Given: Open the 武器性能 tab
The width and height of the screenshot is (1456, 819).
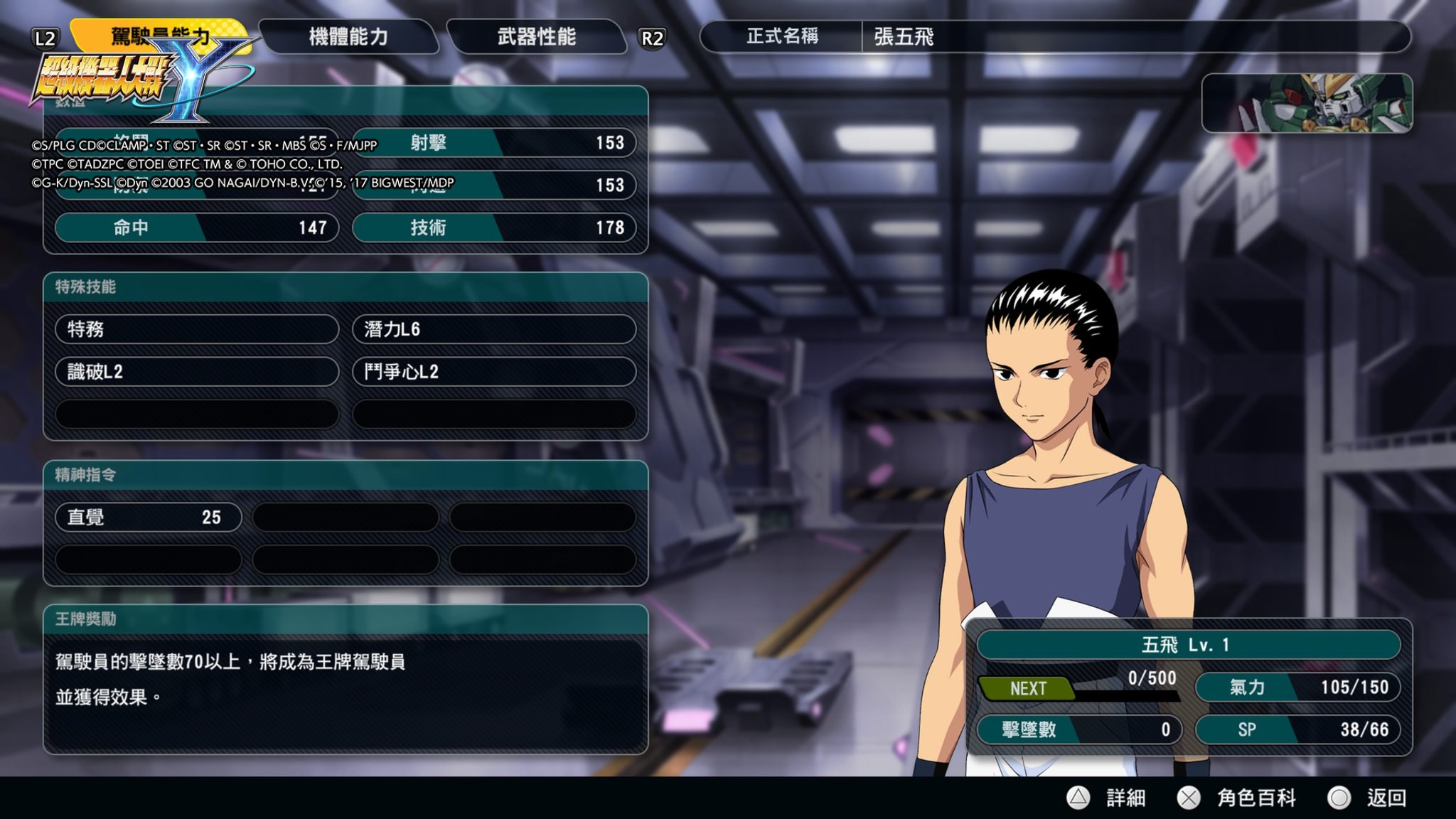Looking at the screenshot, I should coord(537,37).
